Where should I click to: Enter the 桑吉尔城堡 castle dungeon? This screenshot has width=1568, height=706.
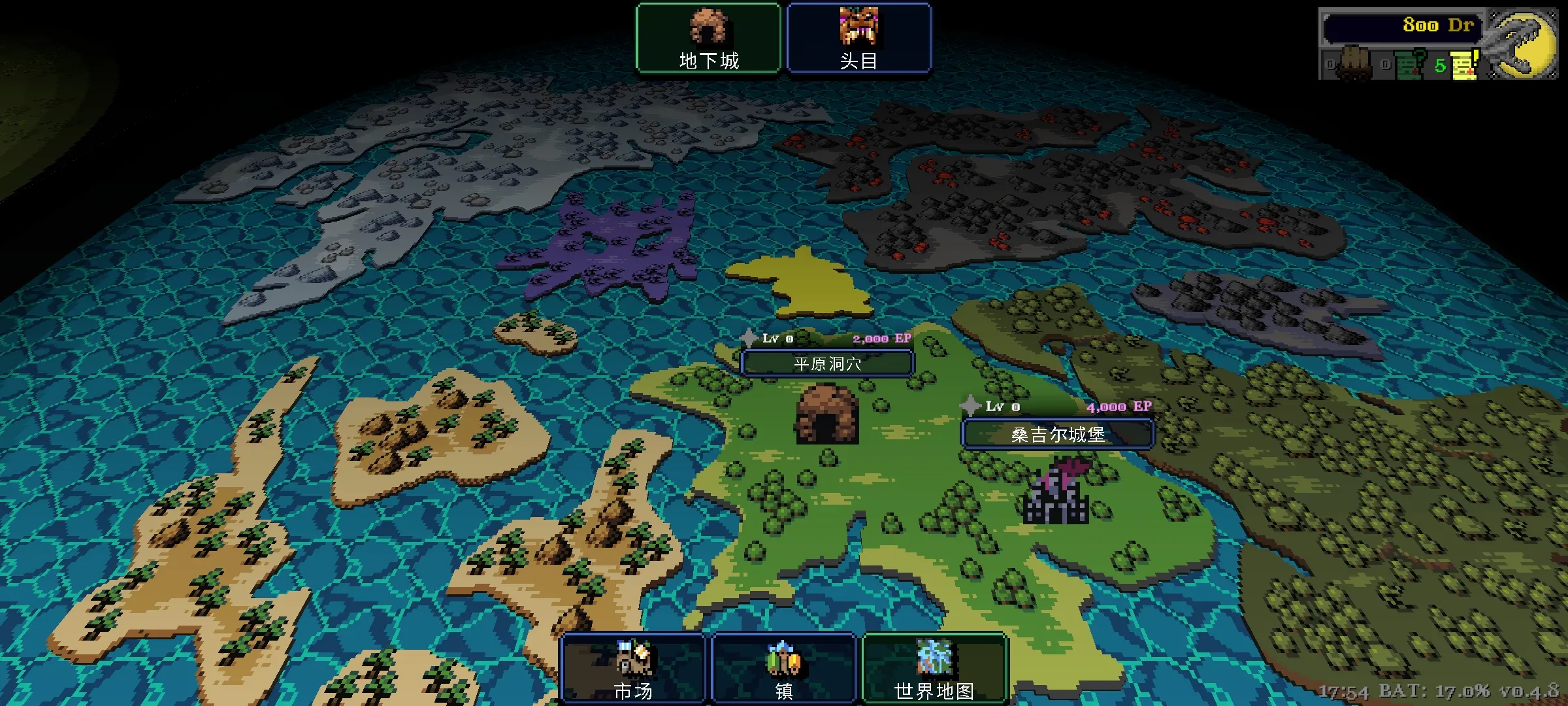point(1058,434)
